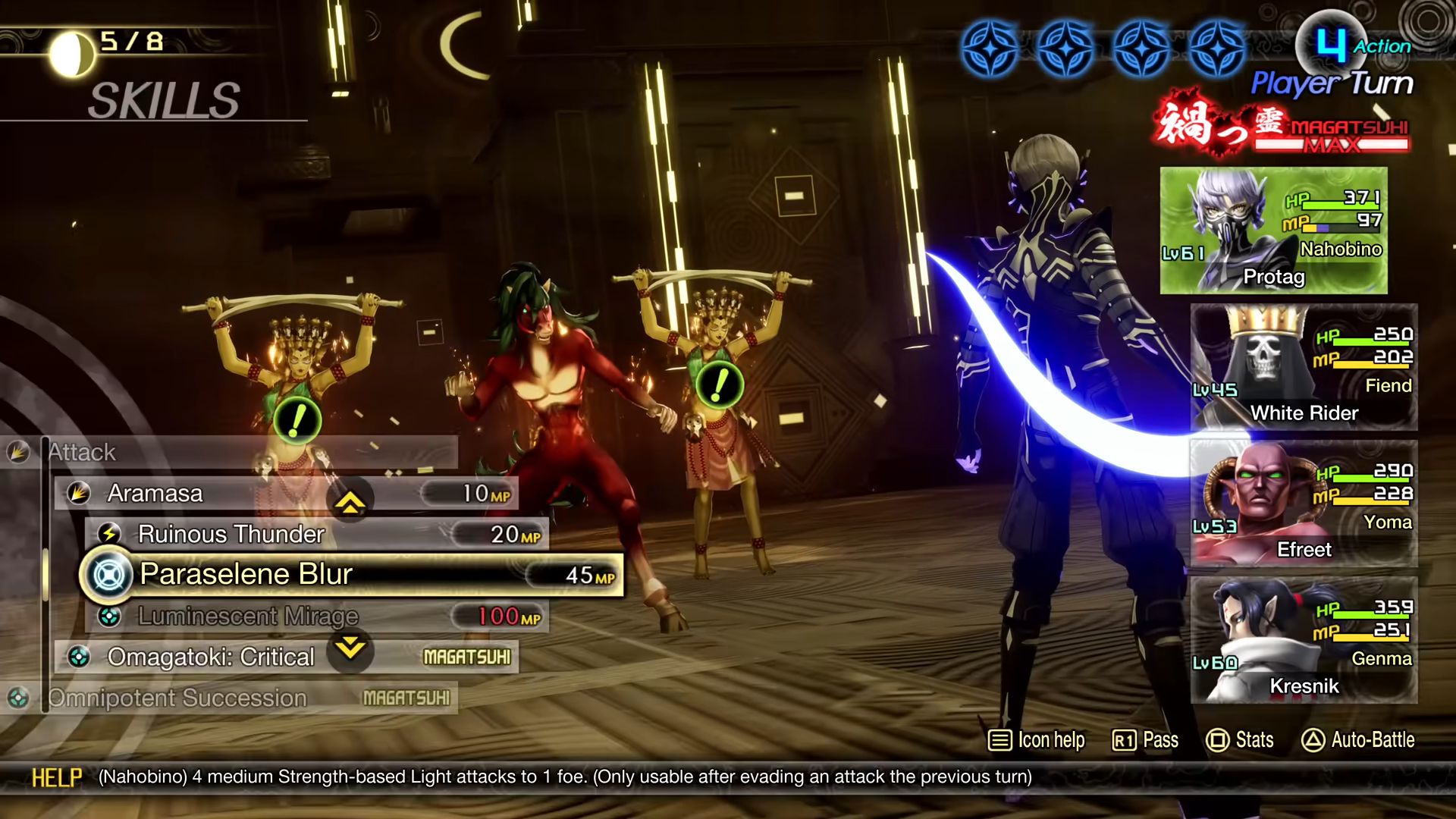Start Auto-Battle

1358,740
